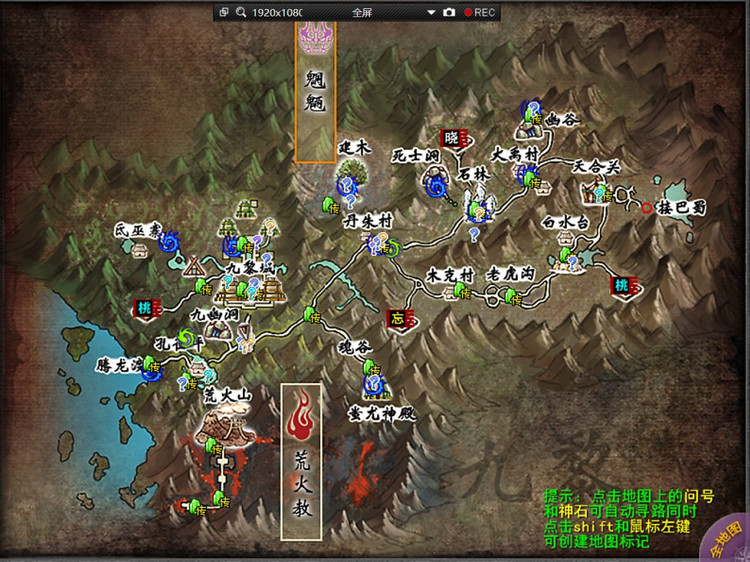Start recording with the REC button

480,12
